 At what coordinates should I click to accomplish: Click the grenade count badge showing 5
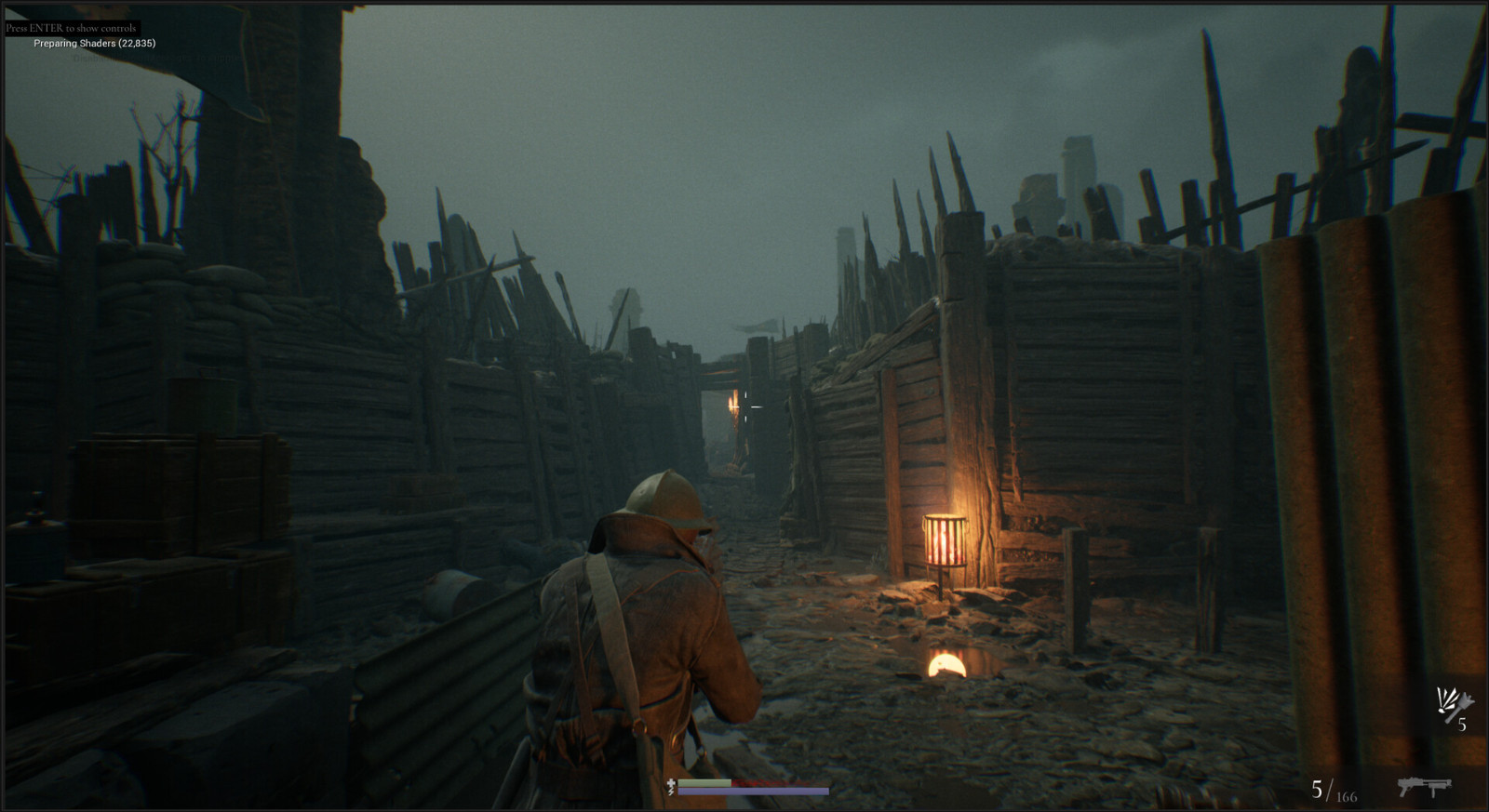1462,725
